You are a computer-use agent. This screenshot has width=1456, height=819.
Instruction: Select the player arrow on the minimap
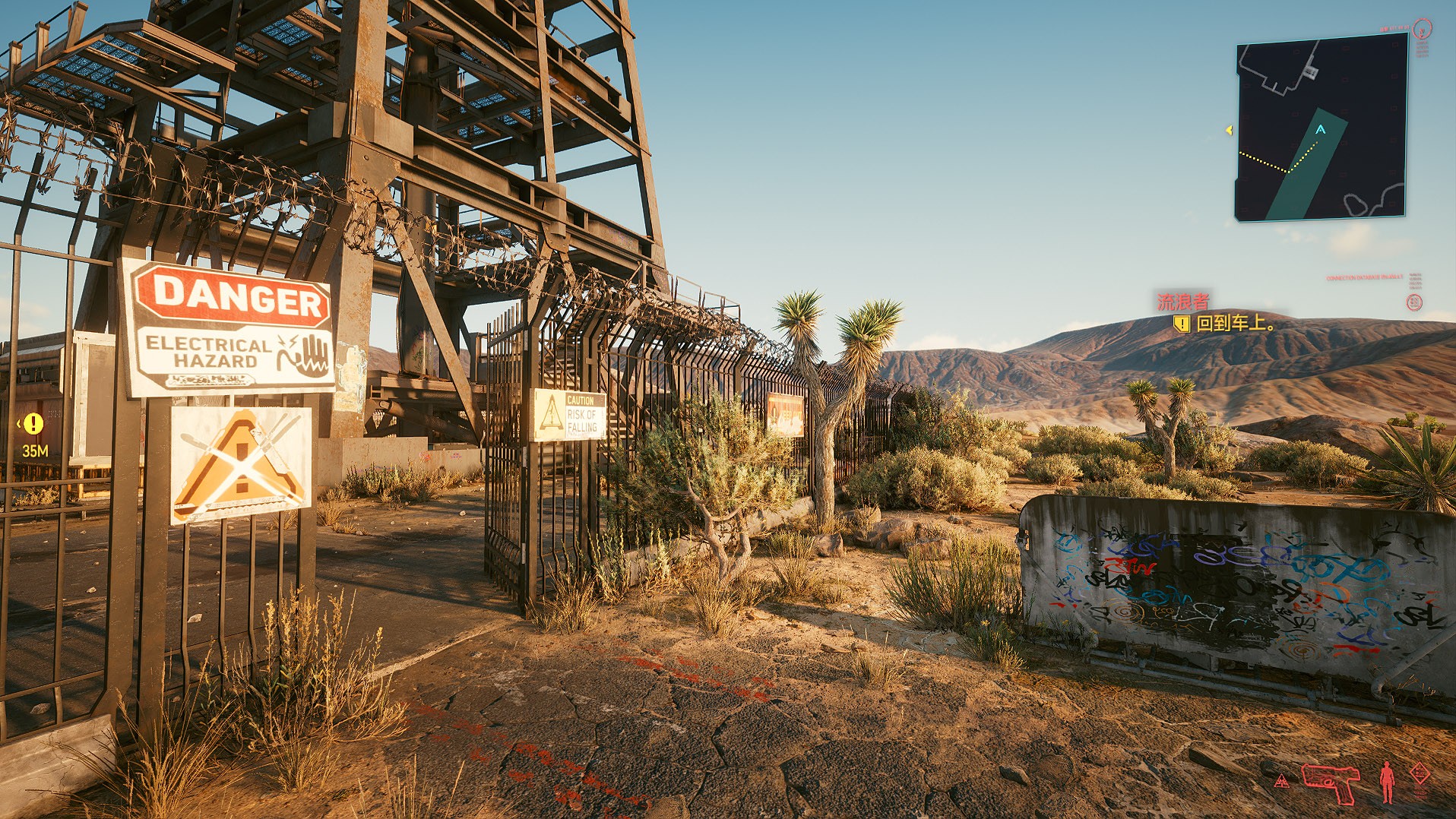coord(1321,130)
